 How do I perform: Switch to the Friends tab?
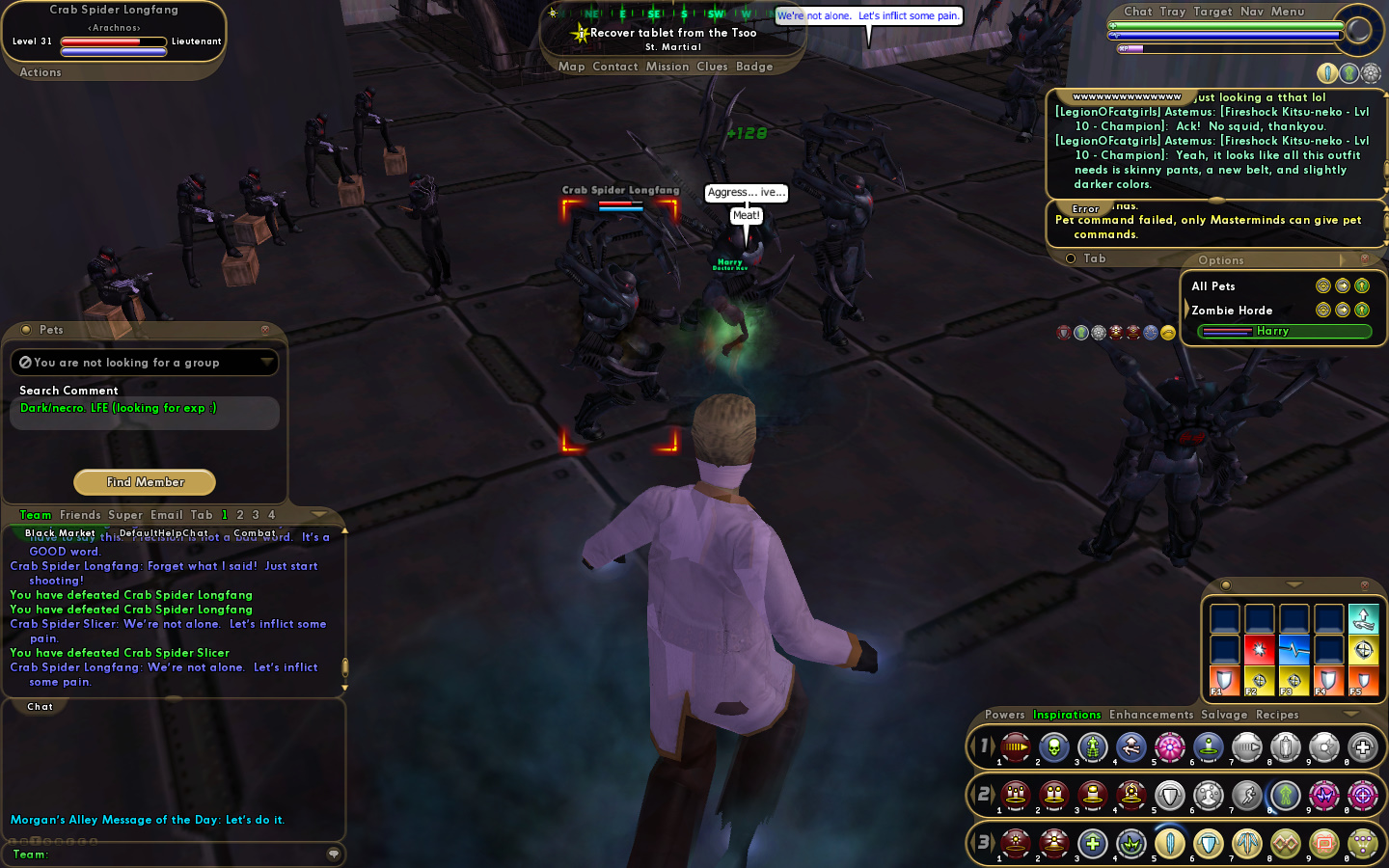coord(80,515)
